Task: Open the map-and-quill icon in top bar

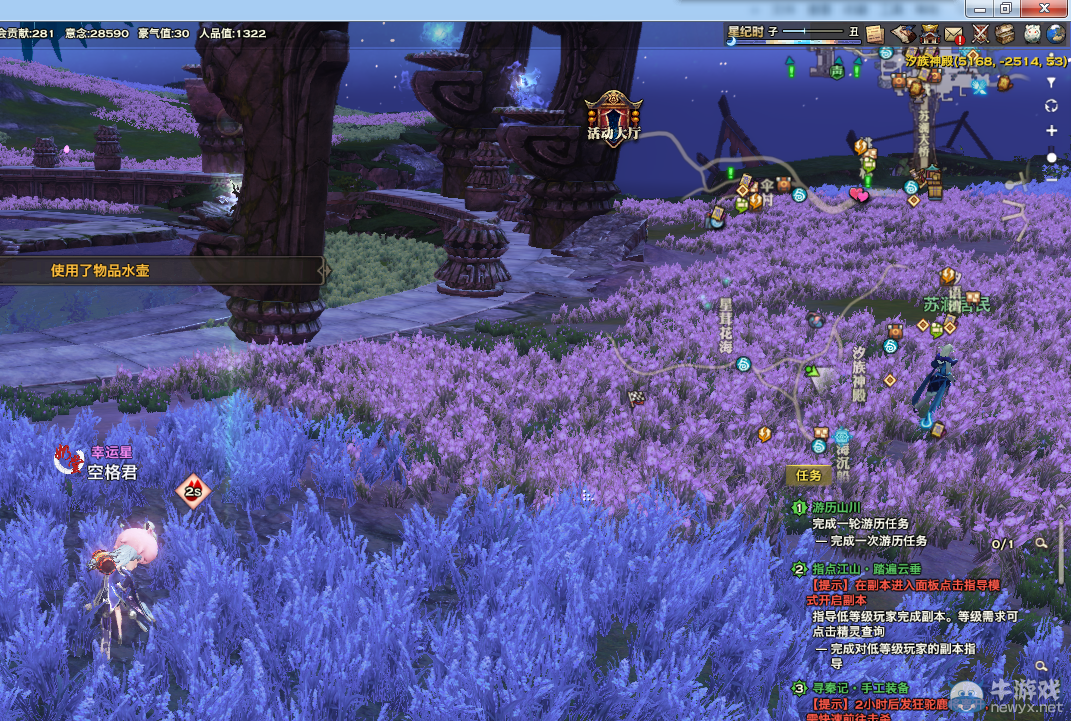Action: [903, 33]
